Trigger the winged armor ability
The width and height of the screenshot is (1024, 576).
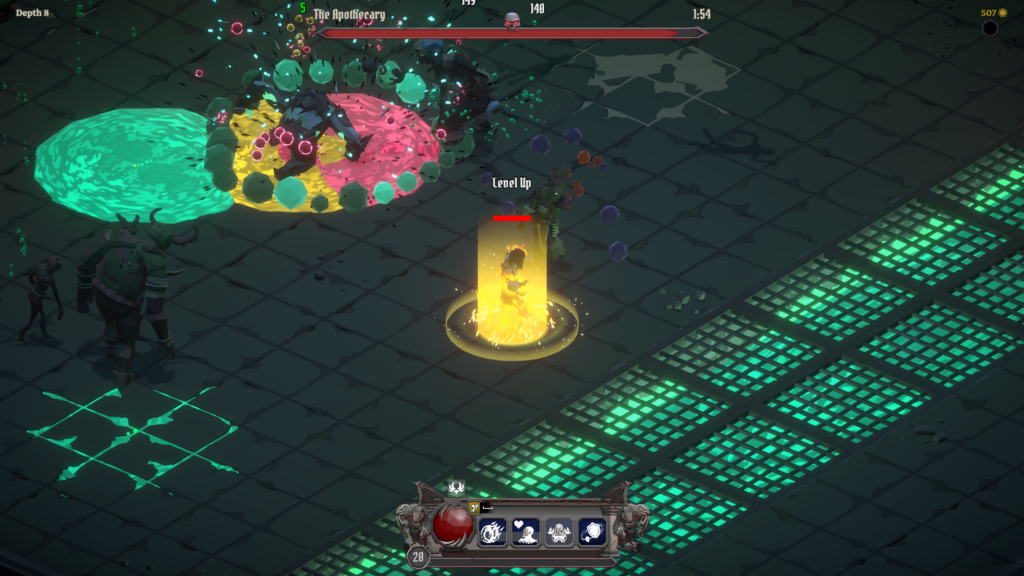point(559,532)
